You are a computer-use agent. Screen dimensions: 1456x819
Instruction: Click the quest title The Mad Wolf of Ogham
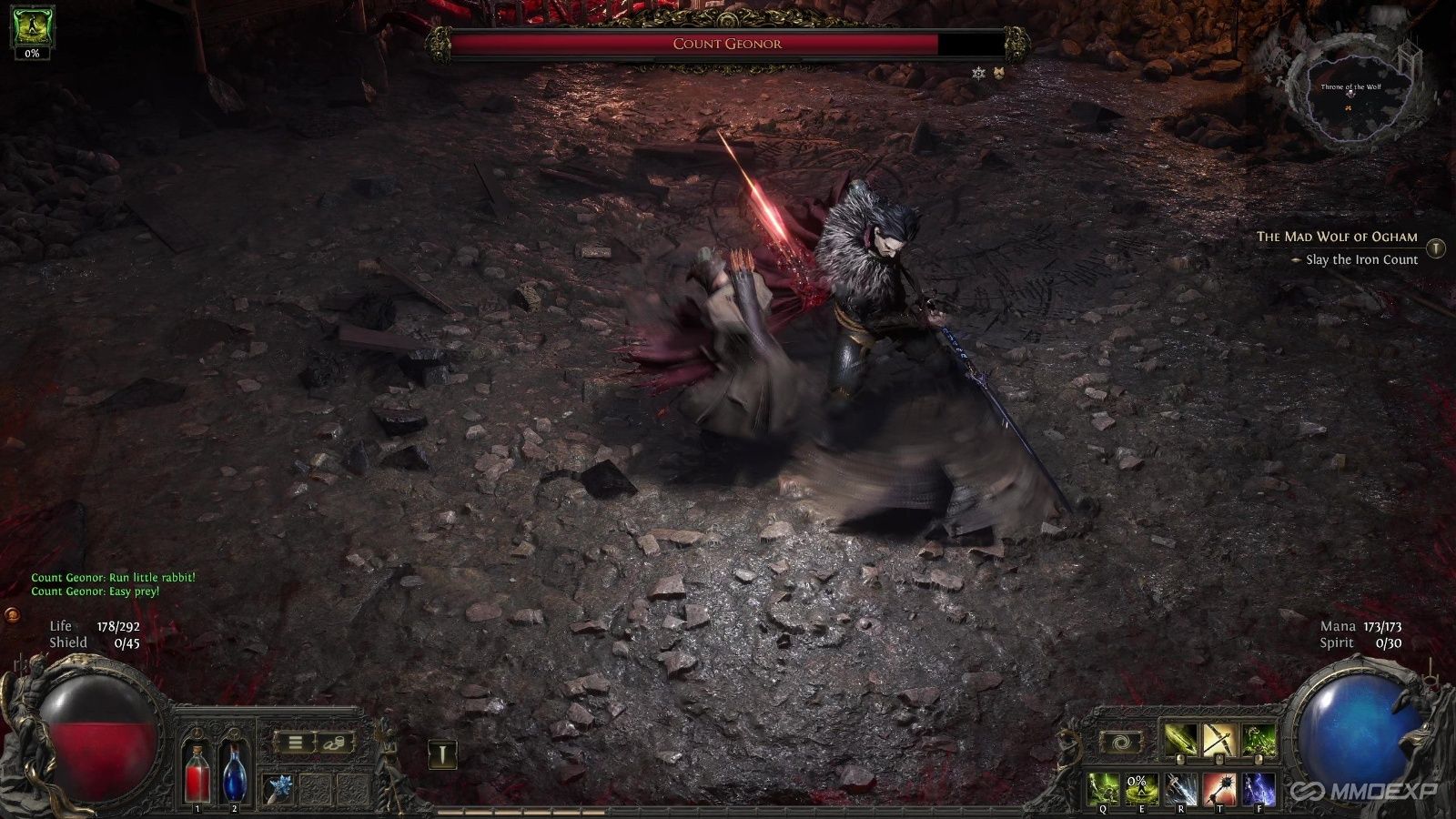1336,237
